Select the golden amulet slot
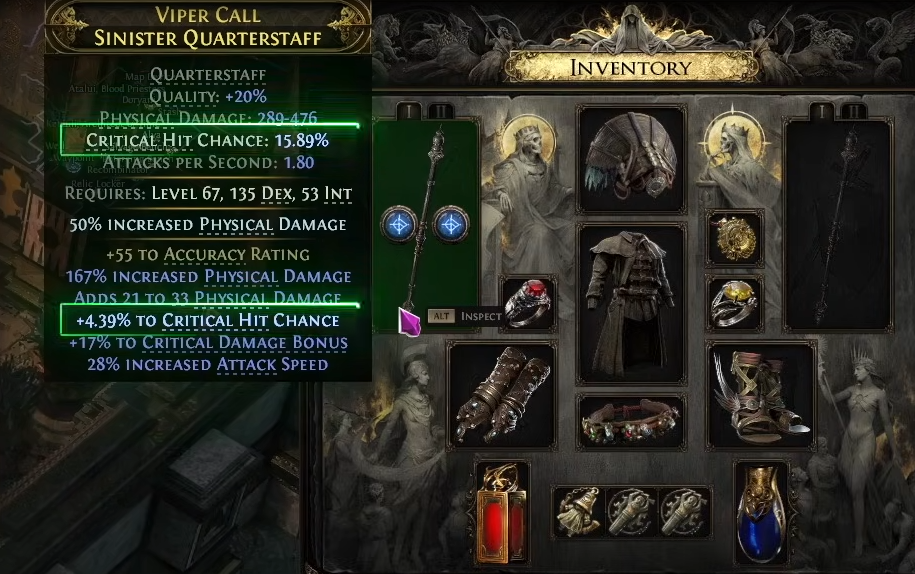 tap(735, 238)
